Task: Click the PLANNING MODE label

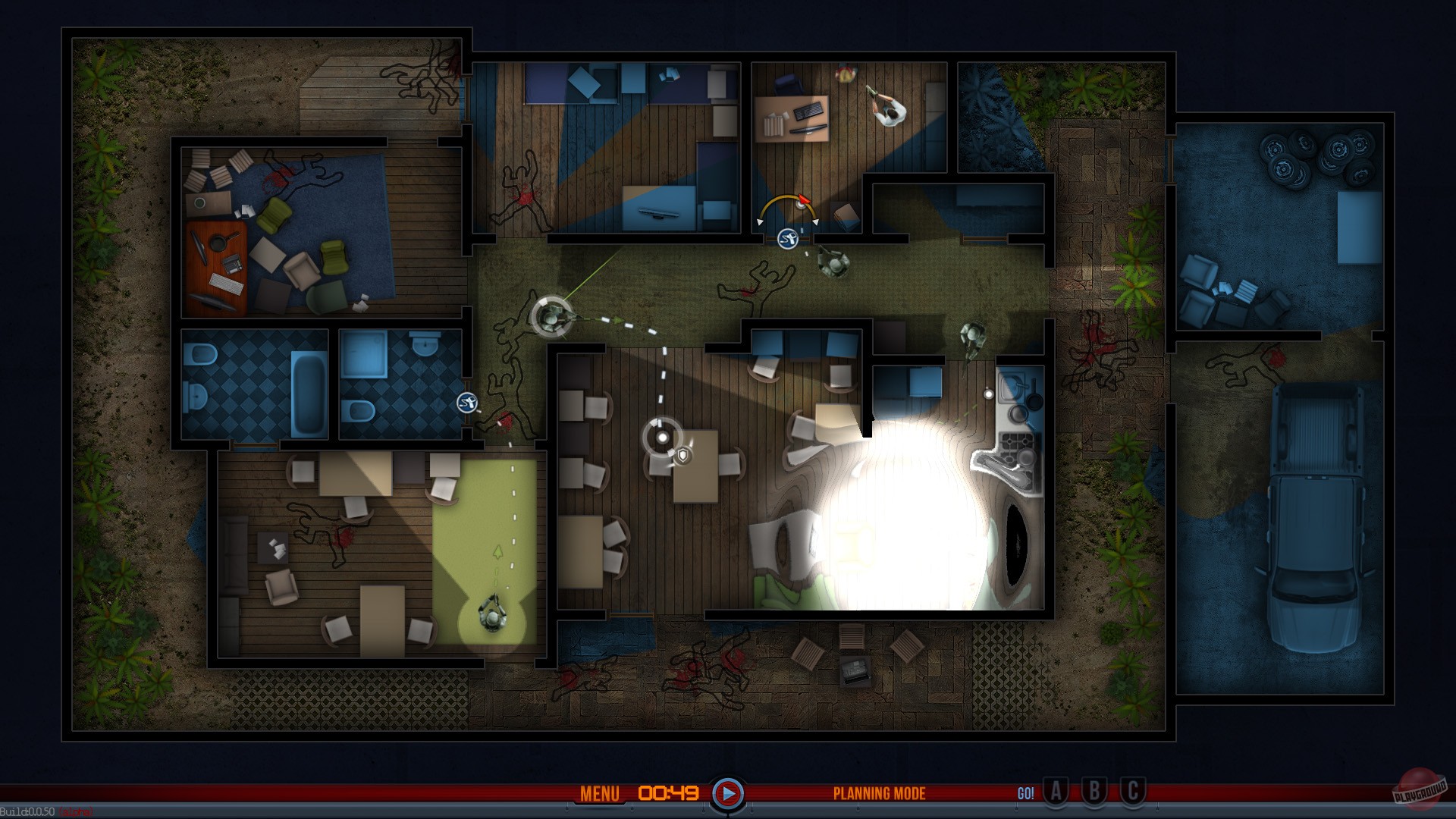Action: click(879, 793)
